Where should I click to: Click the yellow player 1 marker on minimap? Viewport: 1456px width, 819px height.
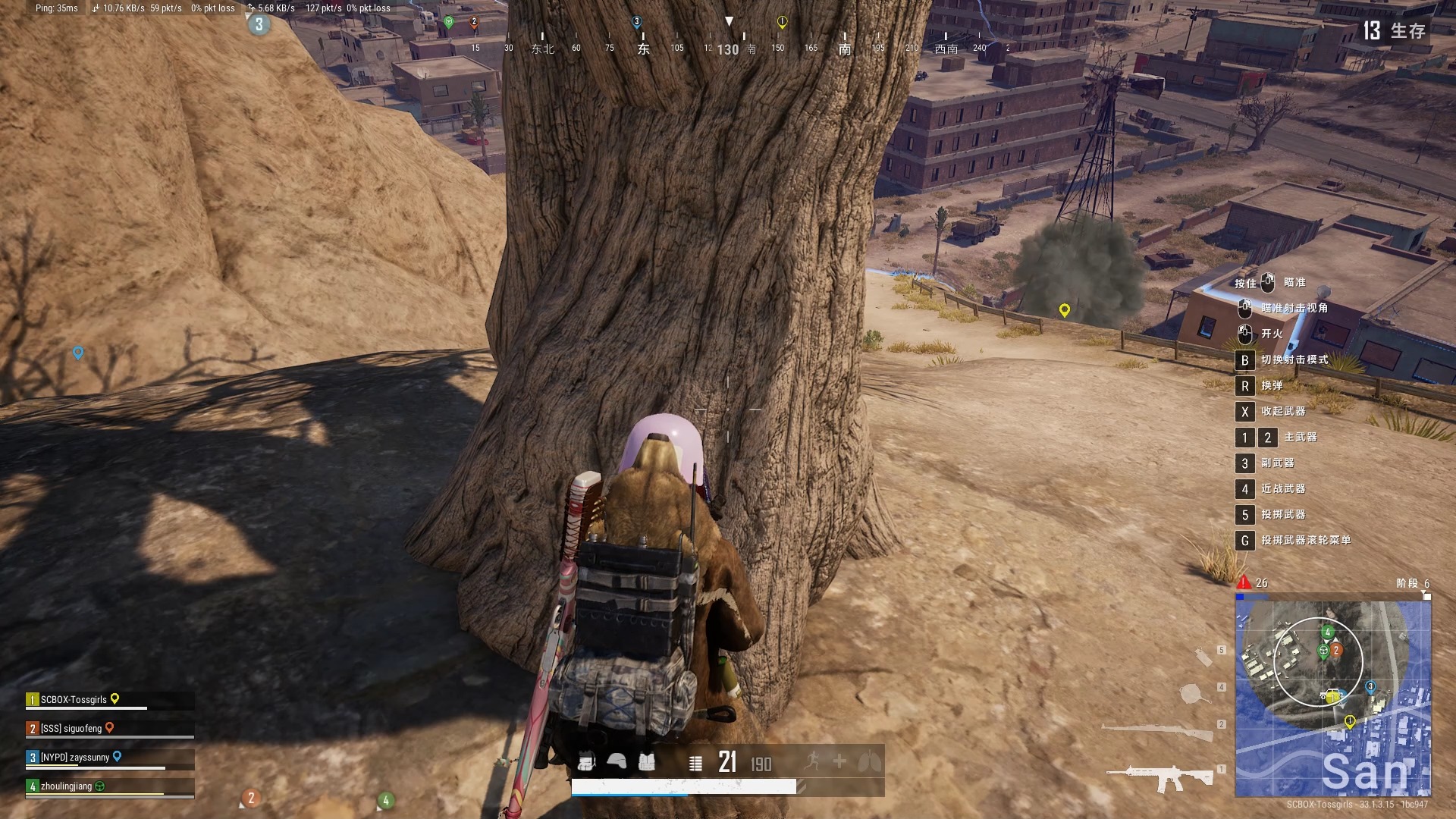(1350, 721)
